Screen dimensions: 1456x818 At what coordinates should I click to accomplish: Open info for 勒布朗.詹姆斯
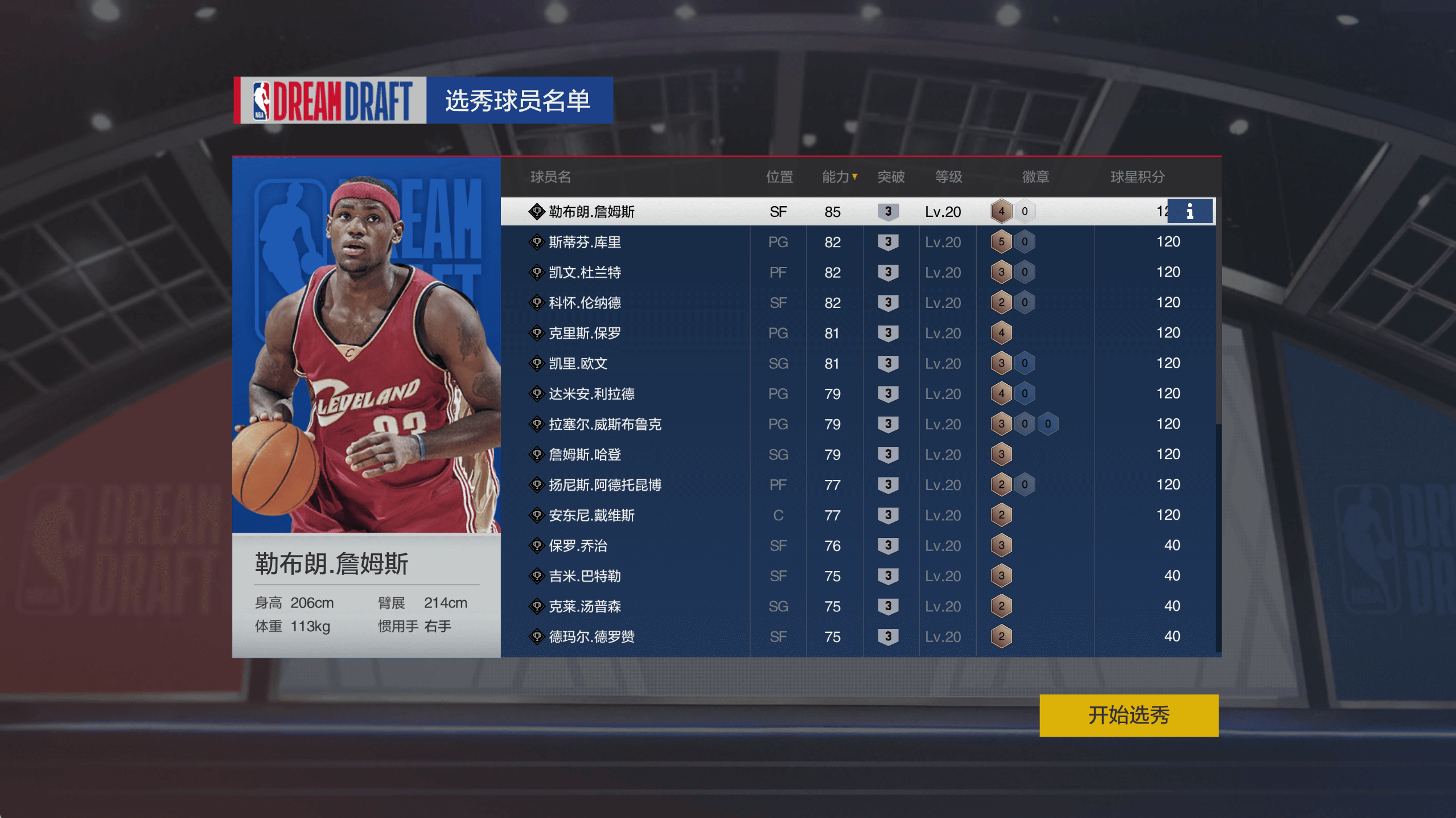click(x=1190, y=212)
